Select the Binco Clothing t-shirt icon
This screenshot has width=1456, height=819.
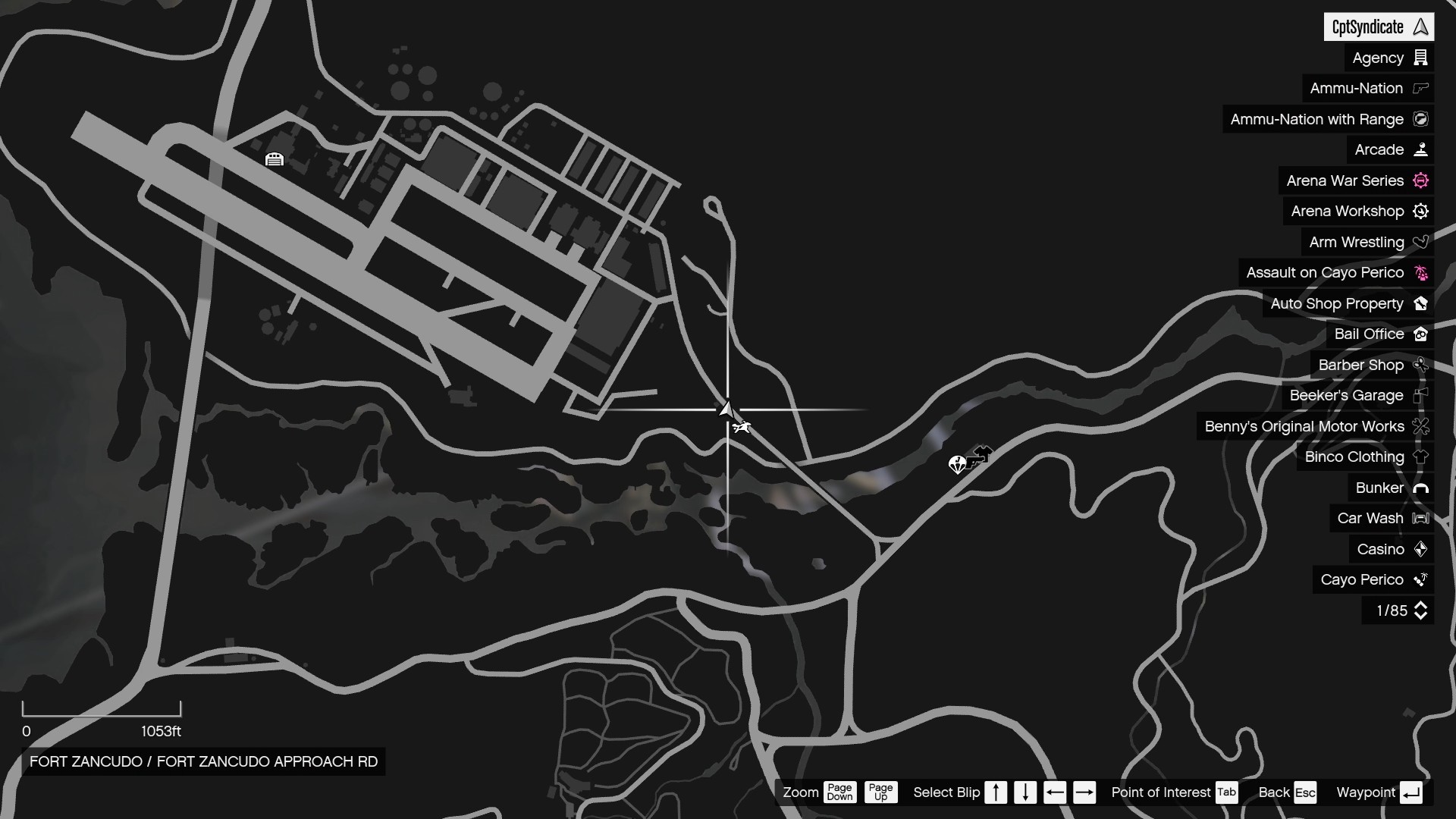pyautogui.click(x=1420, y=457)
